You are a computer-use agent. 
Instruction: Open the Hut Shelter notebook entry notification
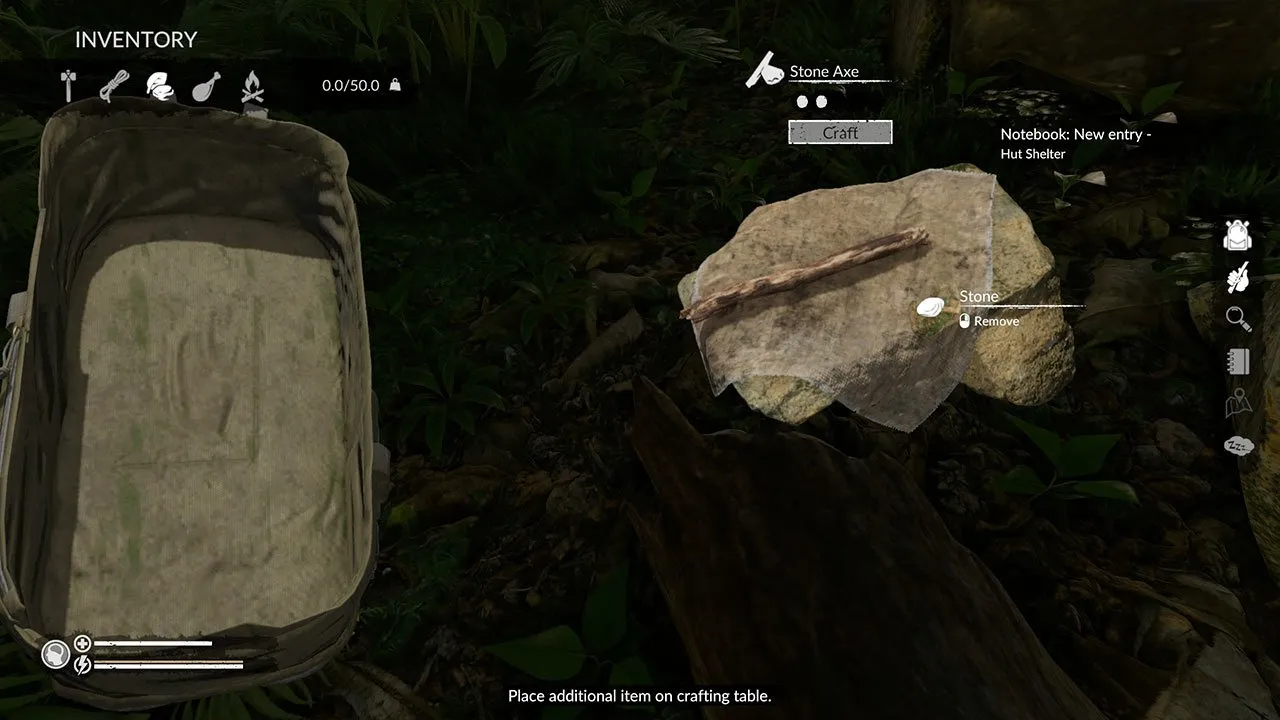[x=1075, y=144]
